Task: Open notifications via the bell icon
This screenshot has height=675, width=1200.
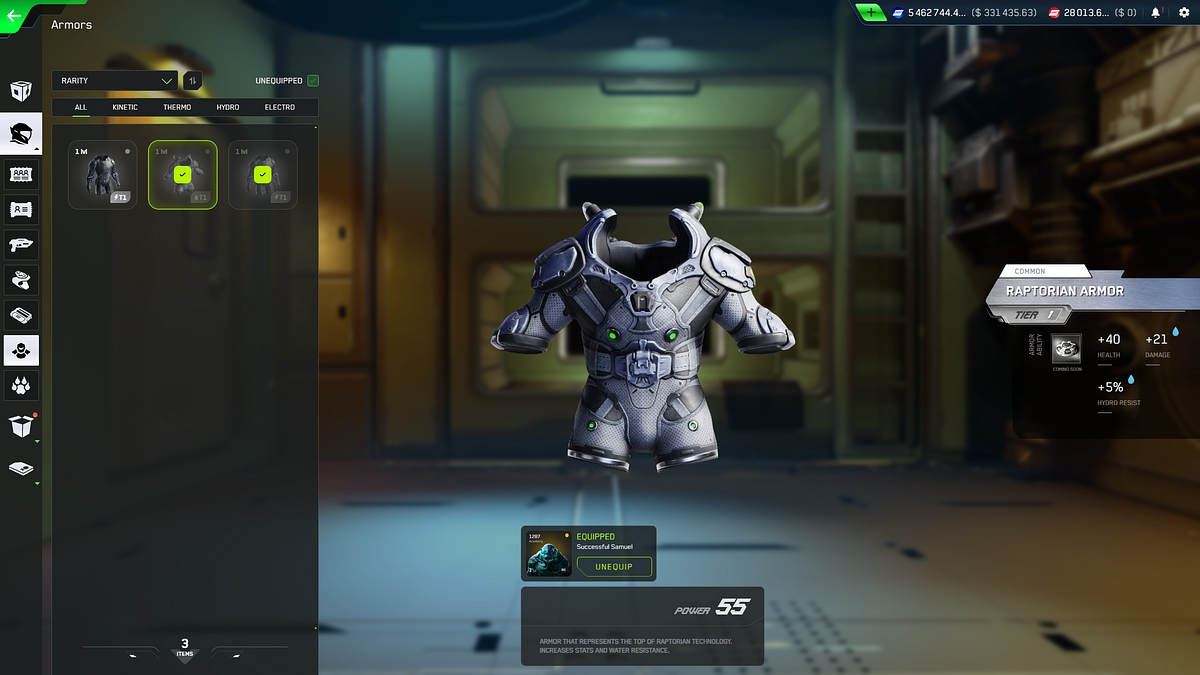Action: 1156,13
